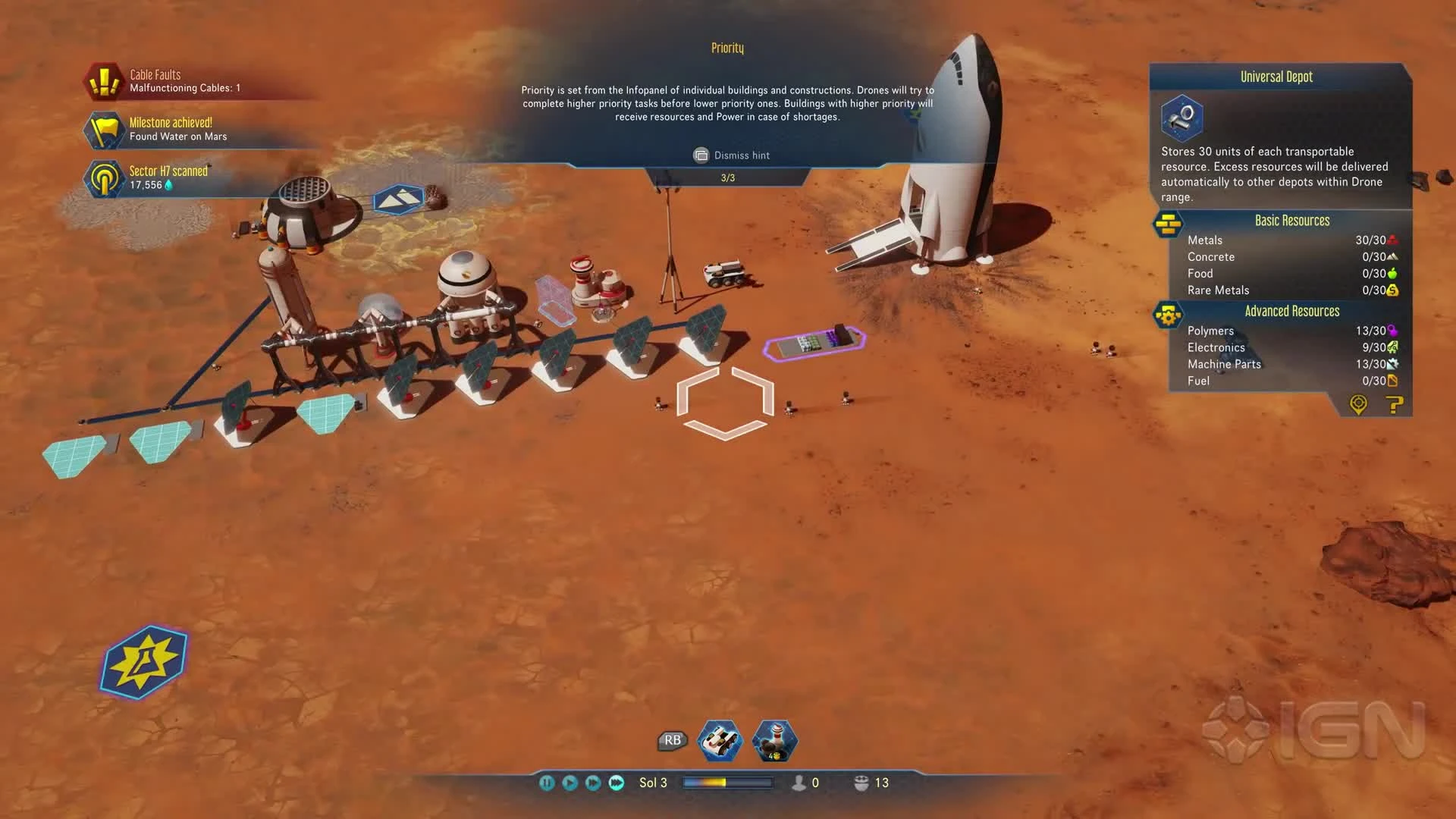The image size is (1456, 819).
Task: Open the Priority hint panel header
Action: tap(727, 47)
